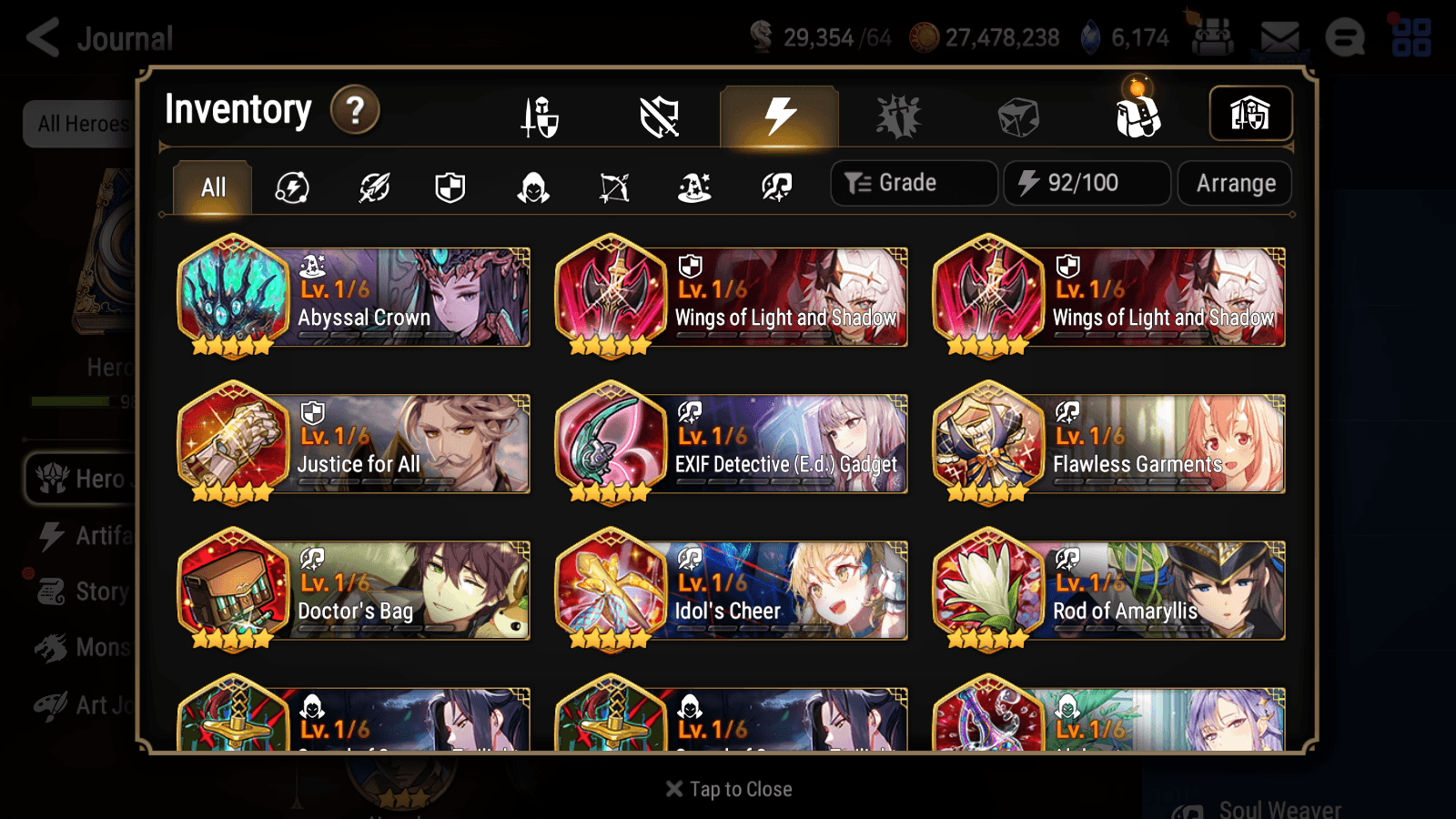
Task: Open the Grade filter dropdown
Action: (x=913, y=183)
